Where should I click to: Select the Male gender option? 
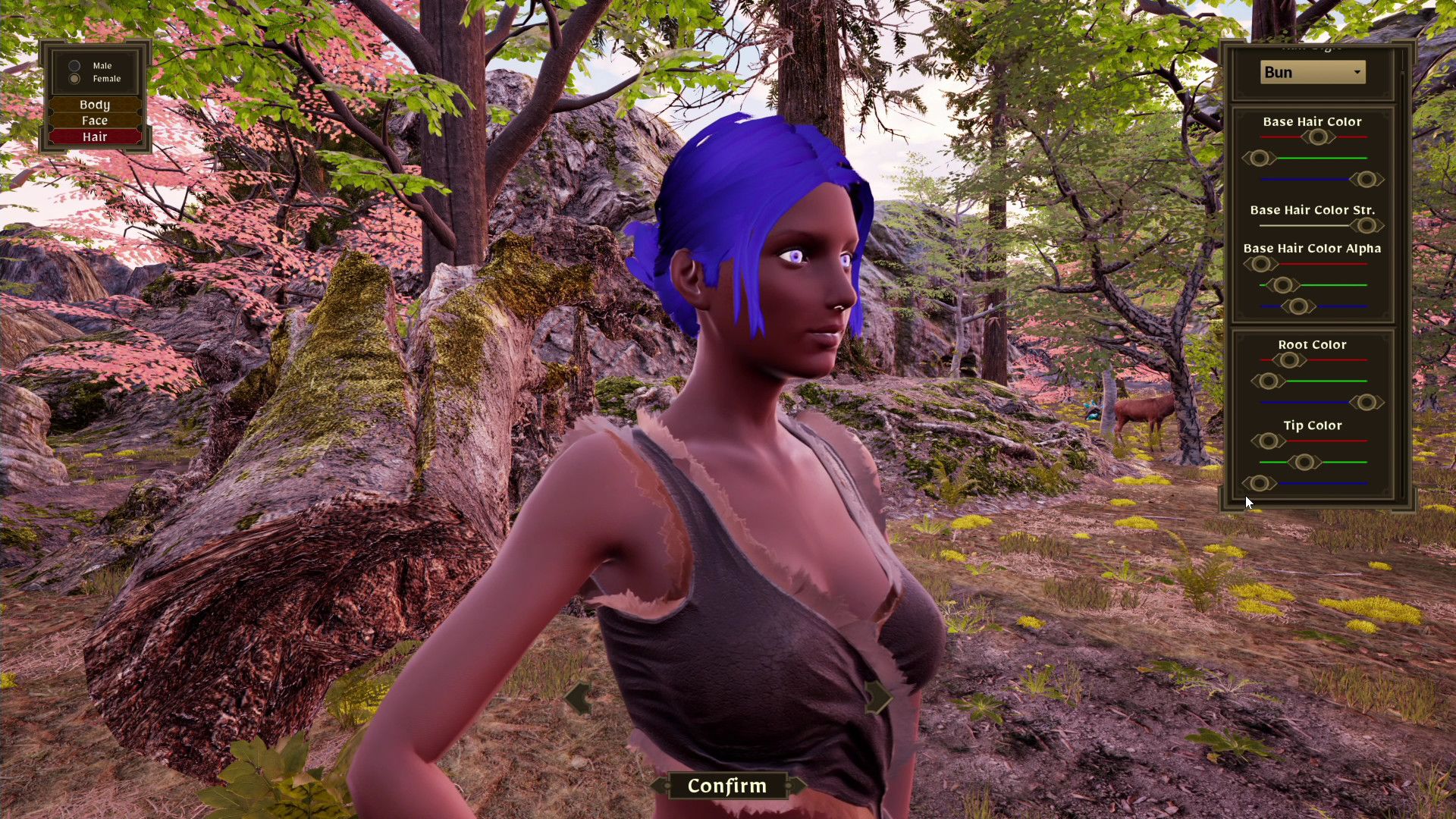75,66
